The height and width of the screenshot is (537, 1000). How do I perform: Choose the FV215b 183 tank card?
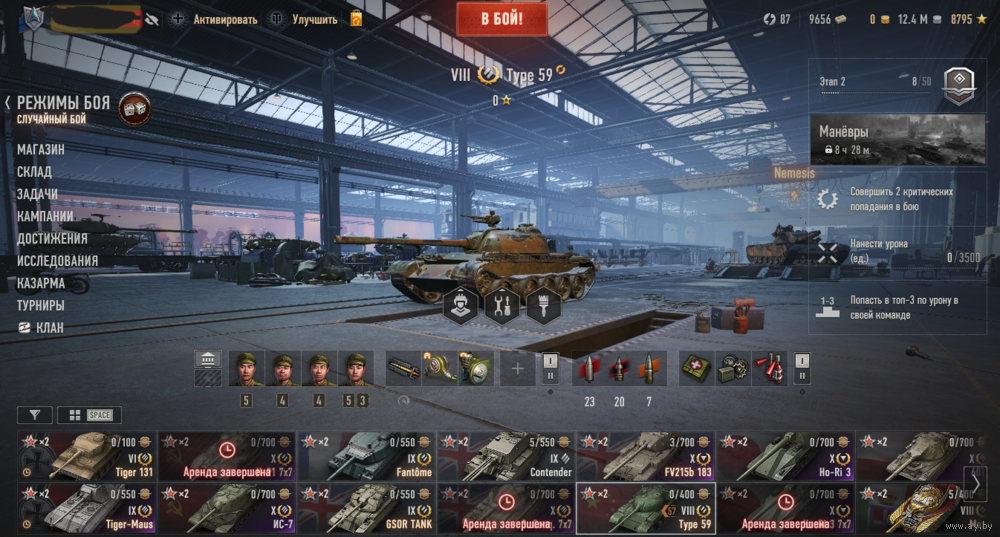click(645, 456)
